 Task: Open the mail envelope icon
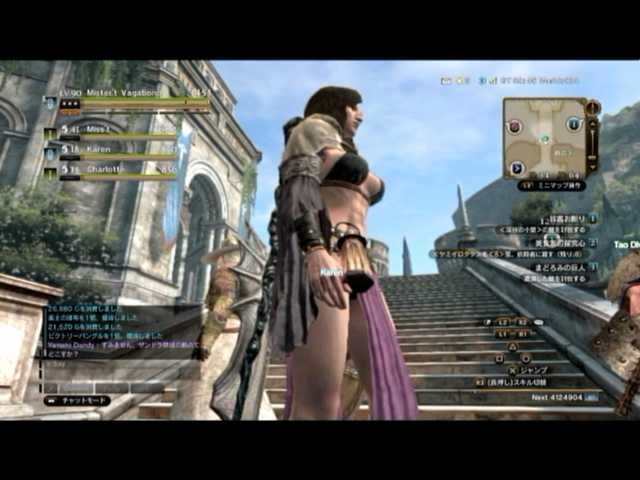[446, 81]
